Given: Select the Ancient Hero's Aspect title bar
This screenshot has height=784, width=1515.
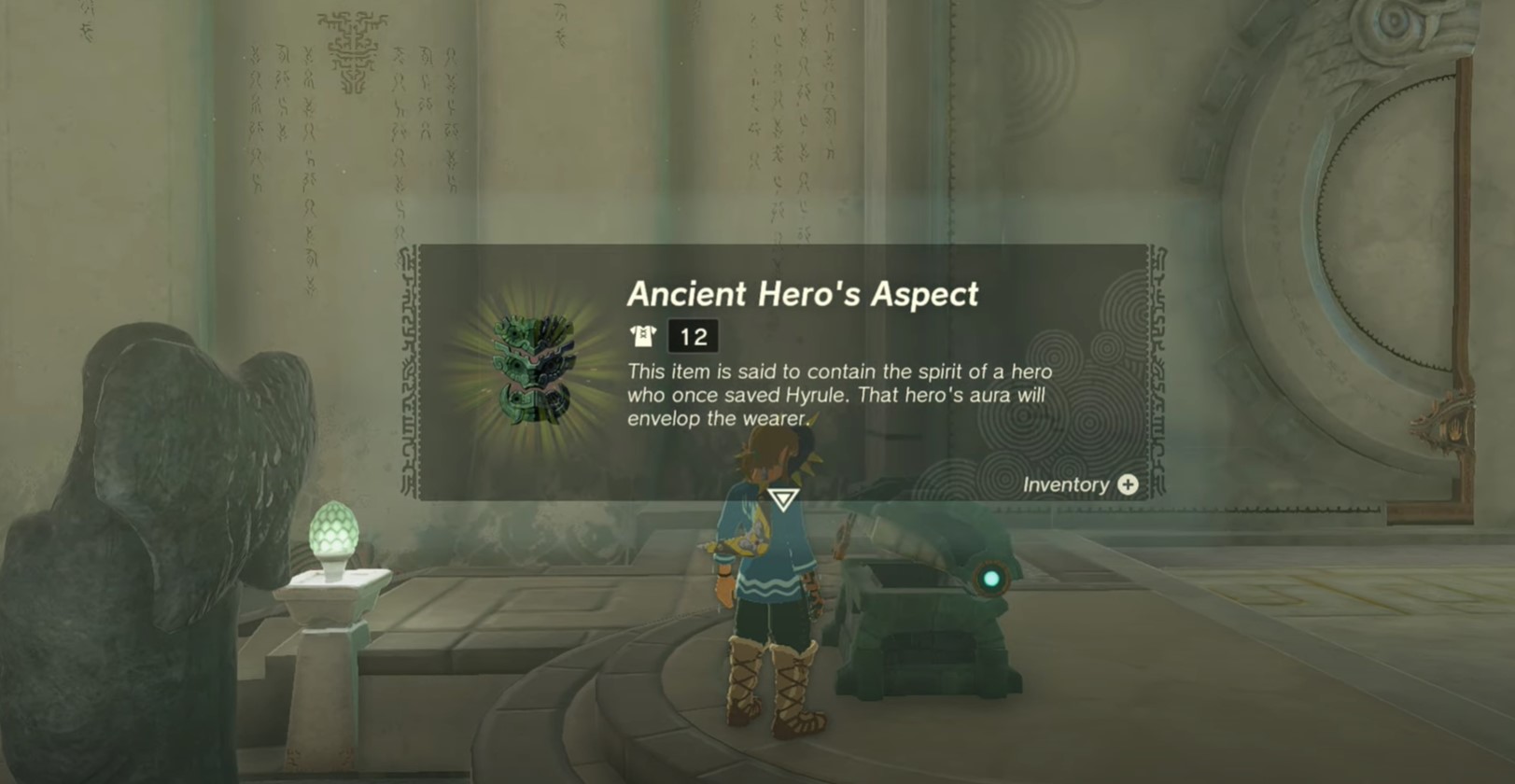Looking at the screenshot, I should (805, 294).
